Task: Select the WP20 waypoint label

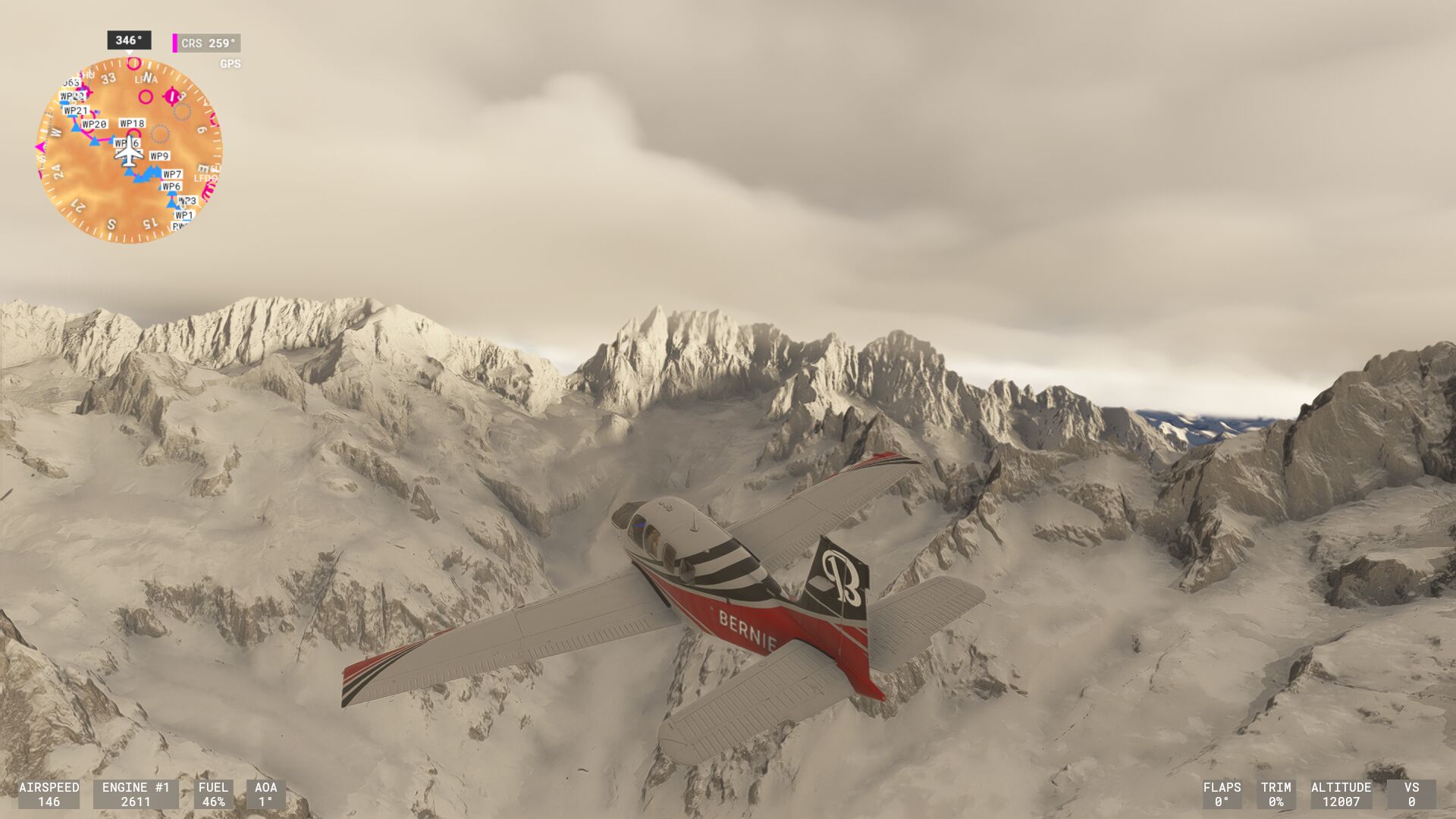Action: tap(94, 124)
